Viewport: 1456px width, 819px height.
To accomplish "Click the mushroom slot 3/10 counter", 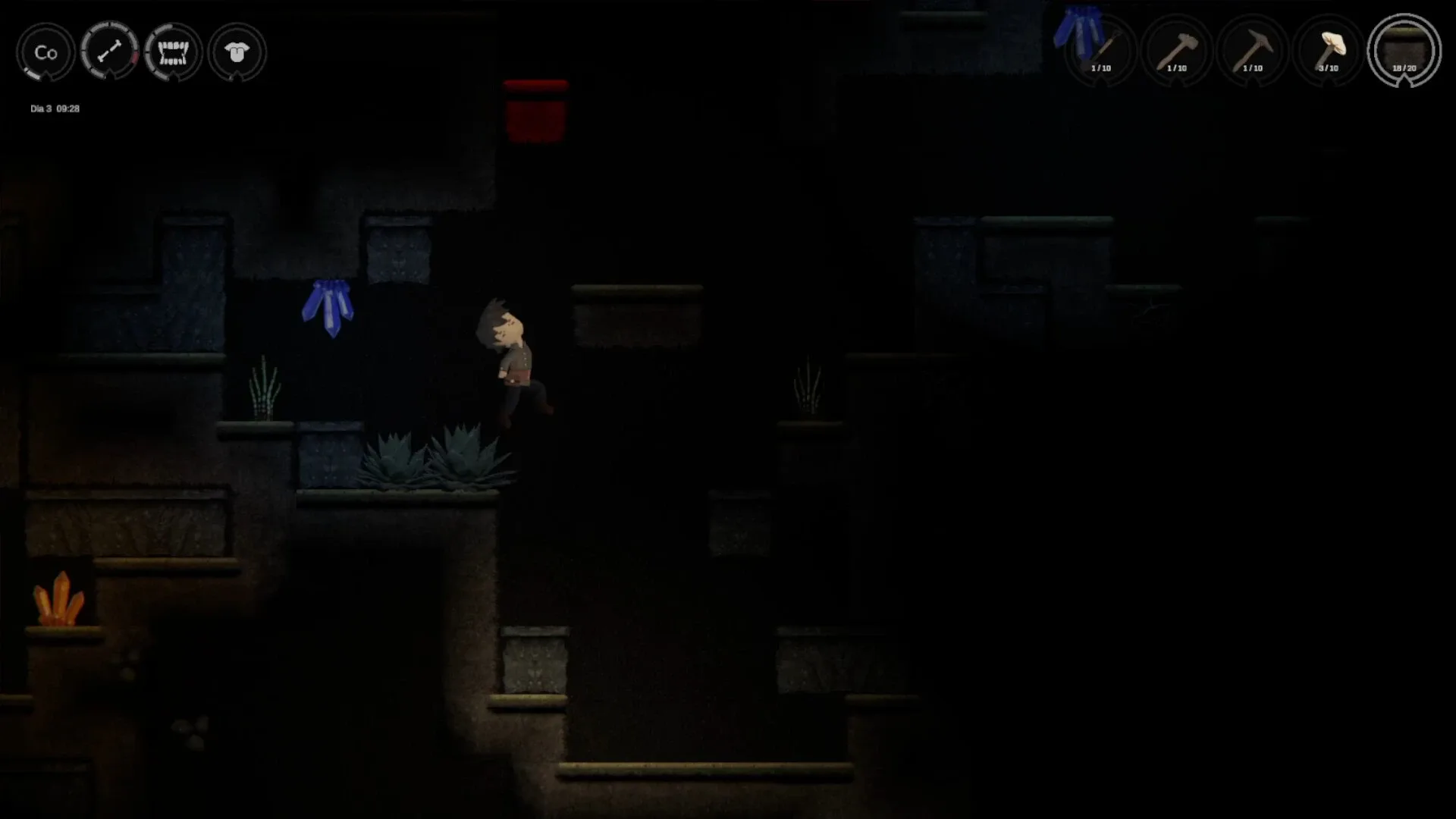I will (1329, 67).
